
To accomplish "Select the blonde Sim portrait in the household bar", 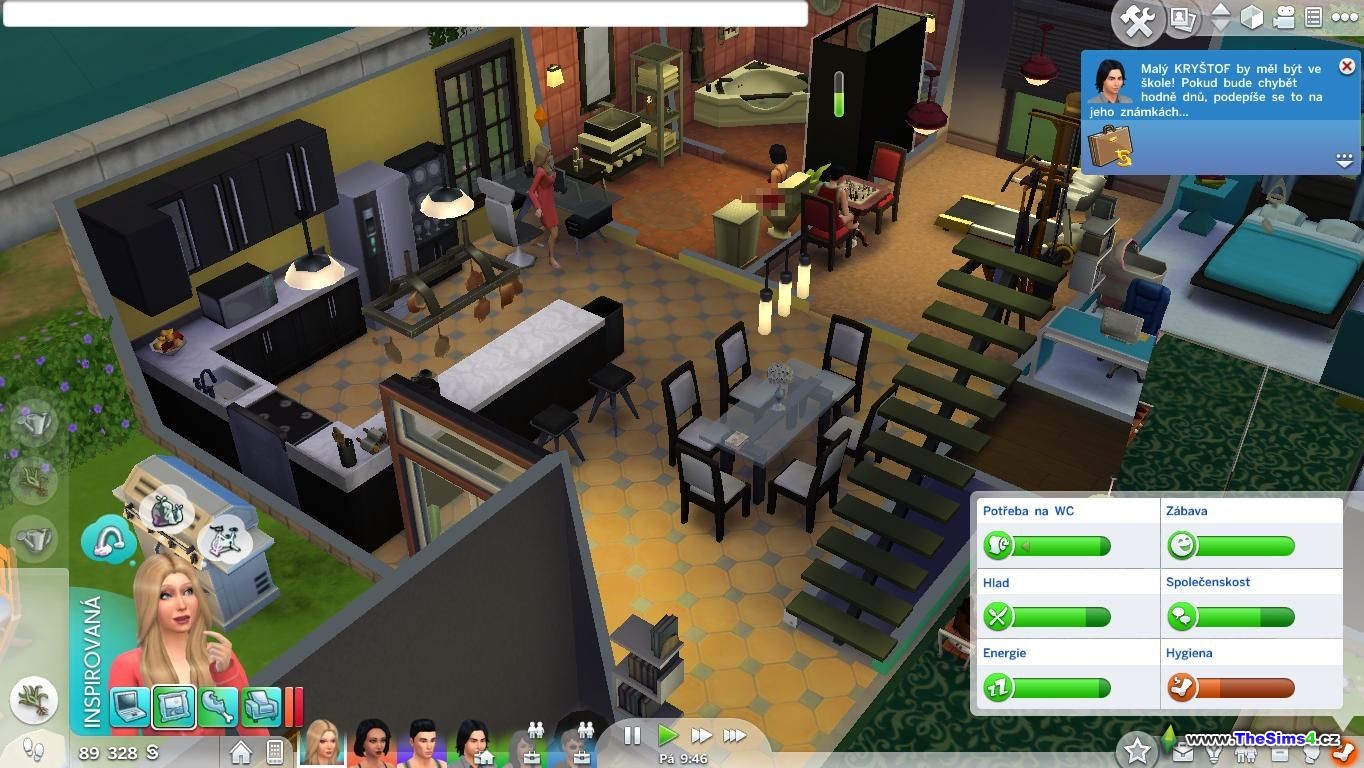I will tap(322, 743).
